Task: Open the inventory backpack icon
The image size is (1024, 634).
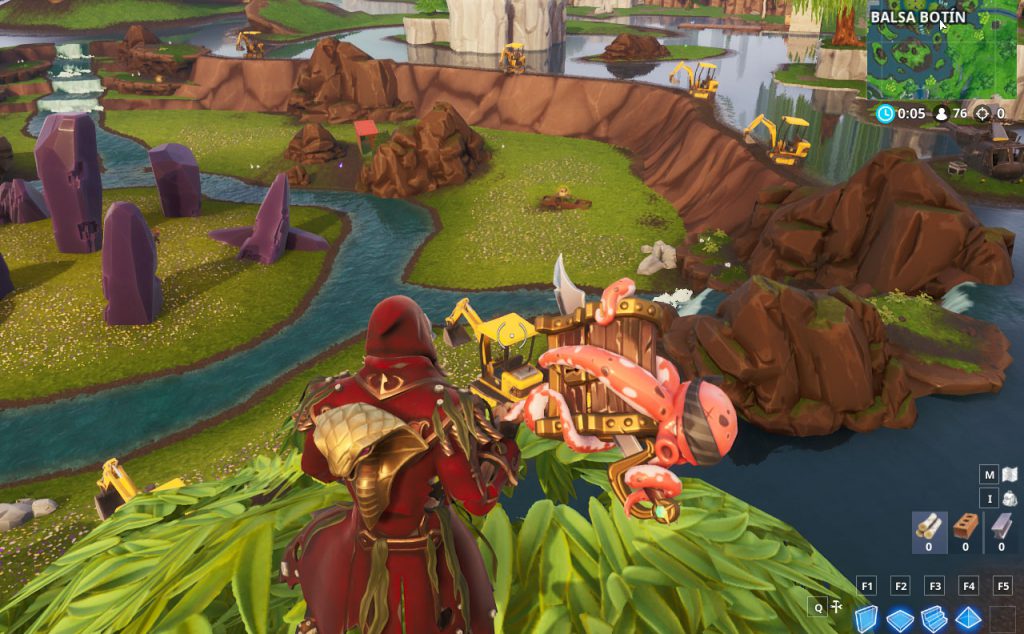Action: point(1010,498)
